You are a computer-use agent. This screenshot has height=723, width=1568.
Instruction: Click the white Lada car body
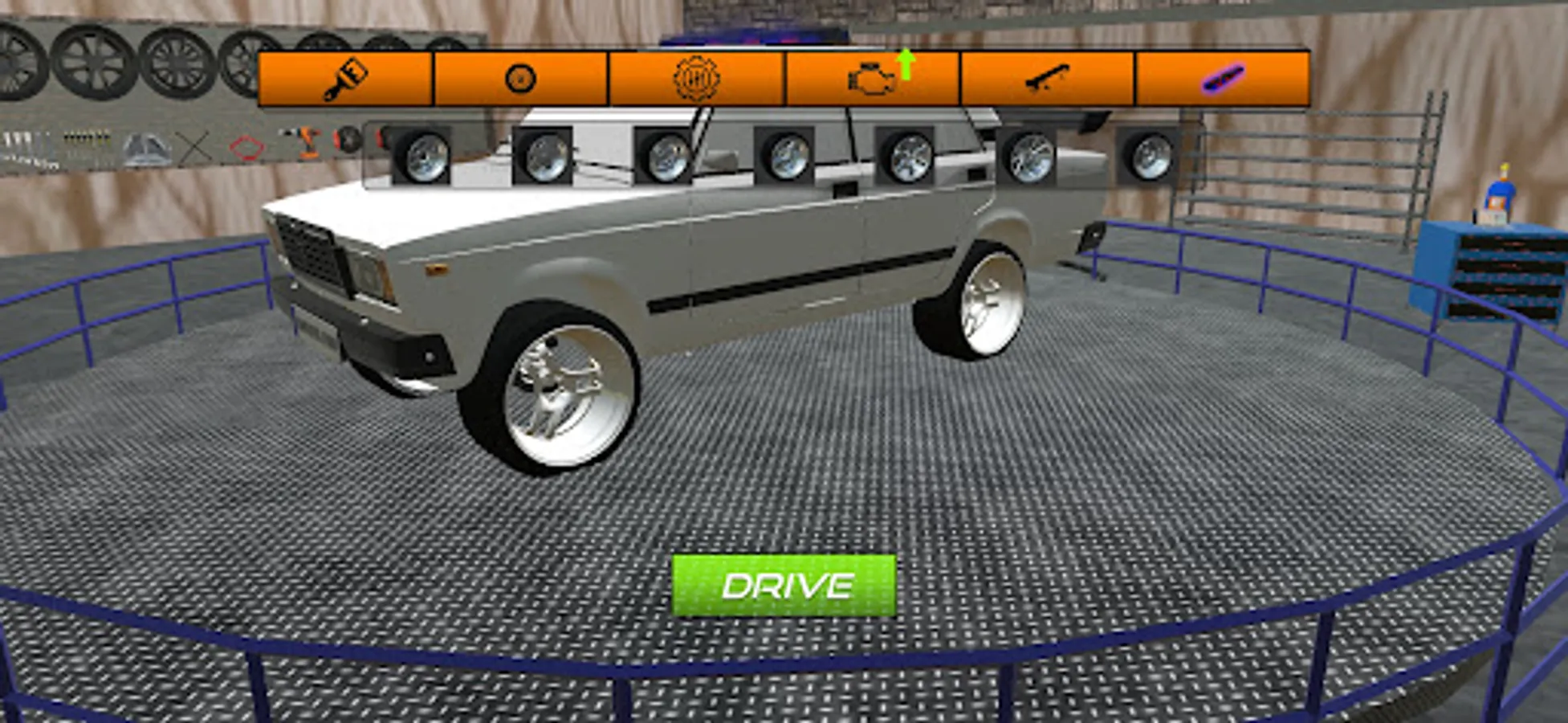tap(723, 265)
